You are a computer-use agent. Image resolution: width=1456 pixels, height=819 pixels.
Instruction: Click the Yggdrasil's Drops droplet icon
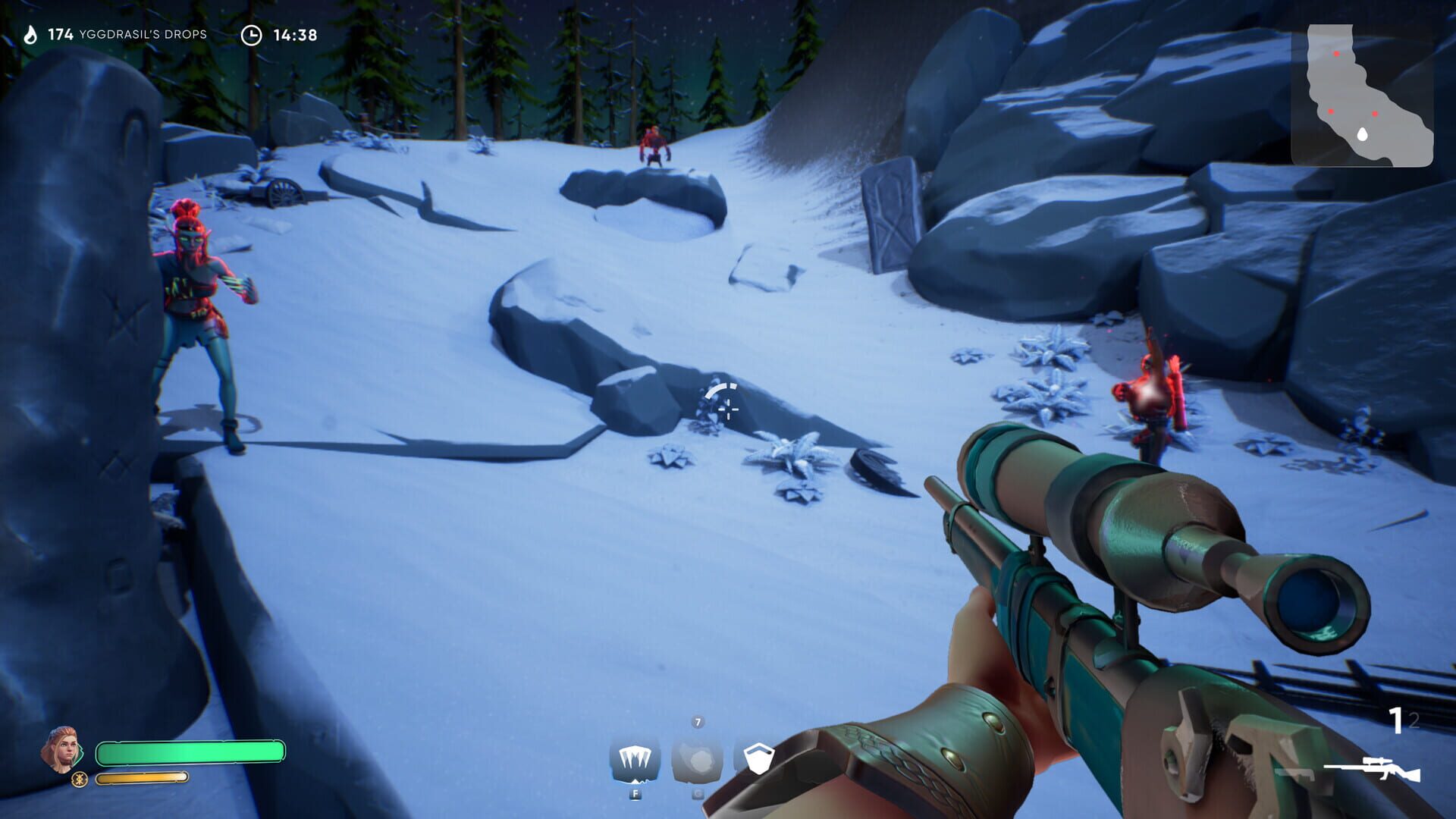(29, 33)
